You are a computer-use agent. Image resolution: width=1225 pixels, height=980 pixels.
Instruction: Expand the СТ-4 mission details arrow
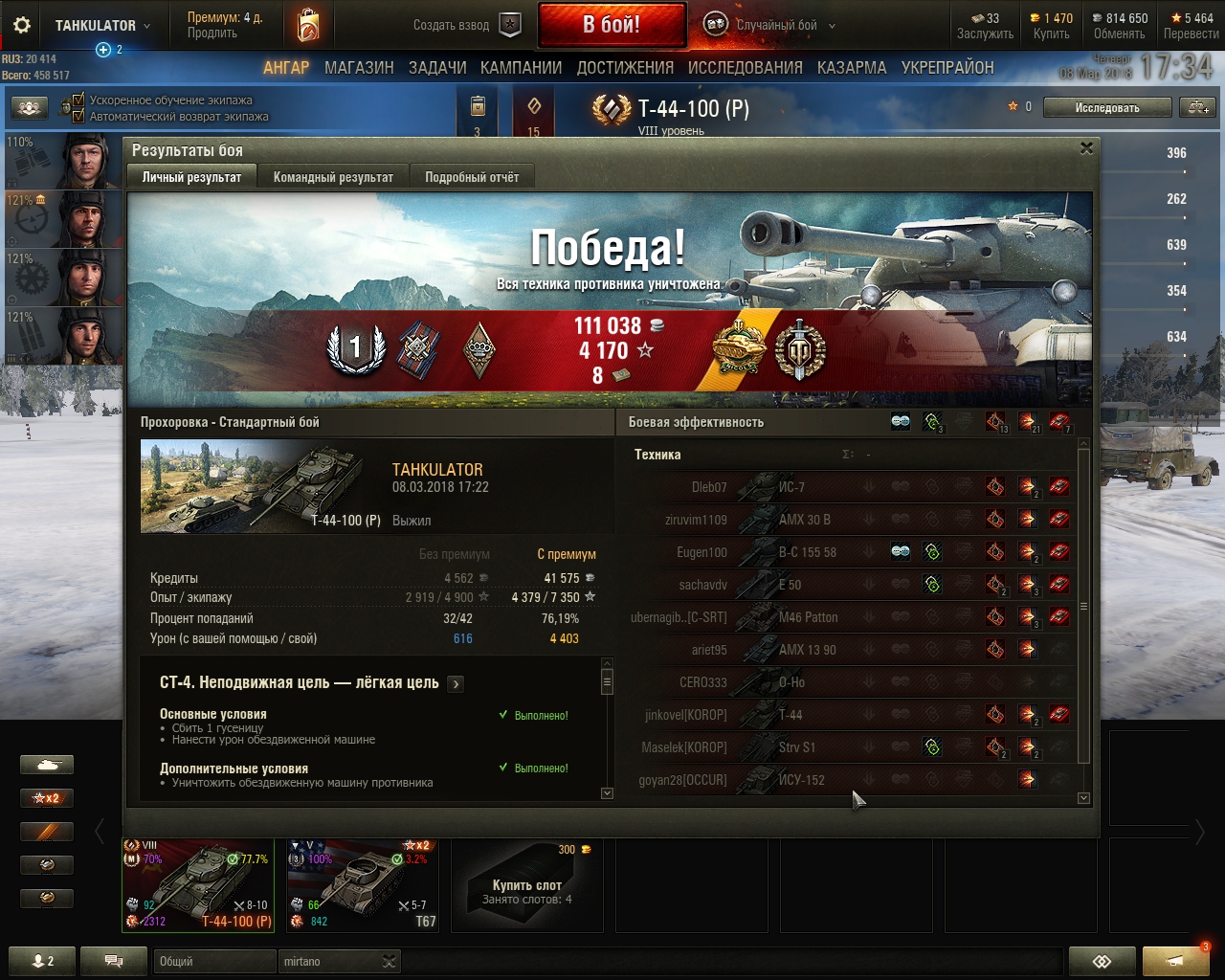pyautogui.click(x=457, y=683)
